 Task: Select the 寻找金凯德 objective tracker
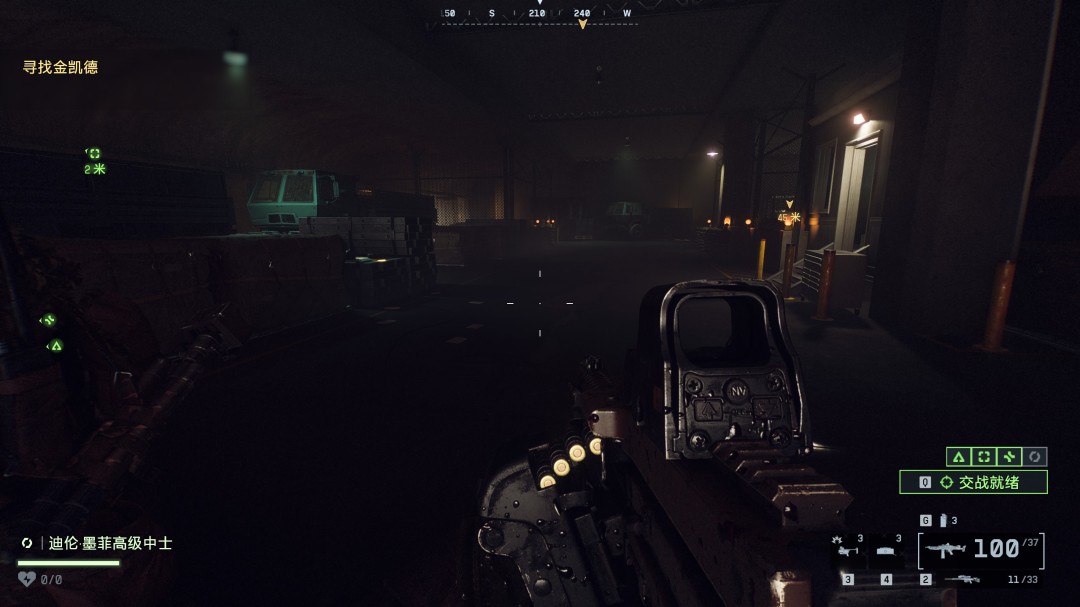[61, 67]
